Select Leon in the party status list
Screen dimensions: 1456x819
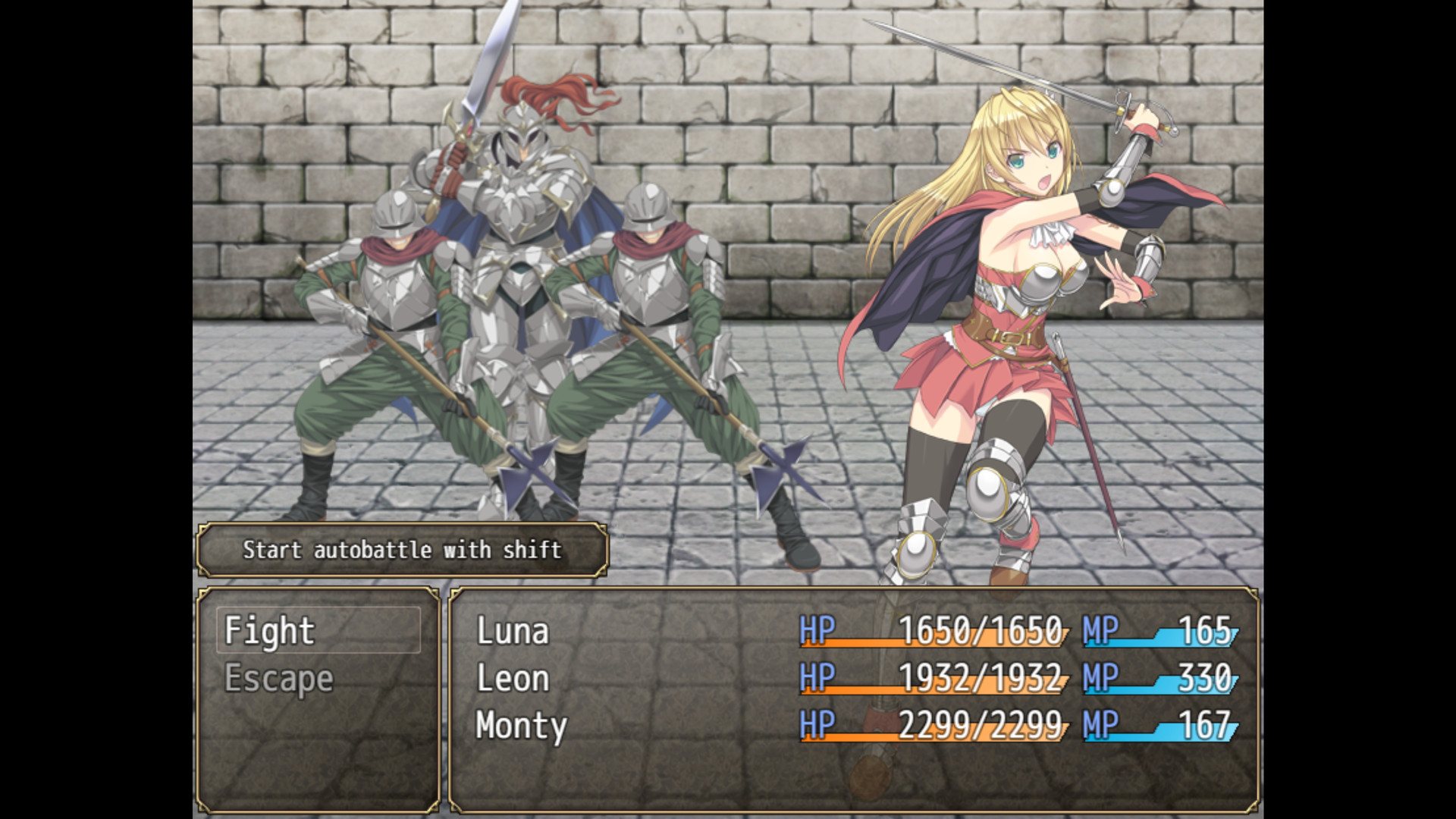pos(512,679)
